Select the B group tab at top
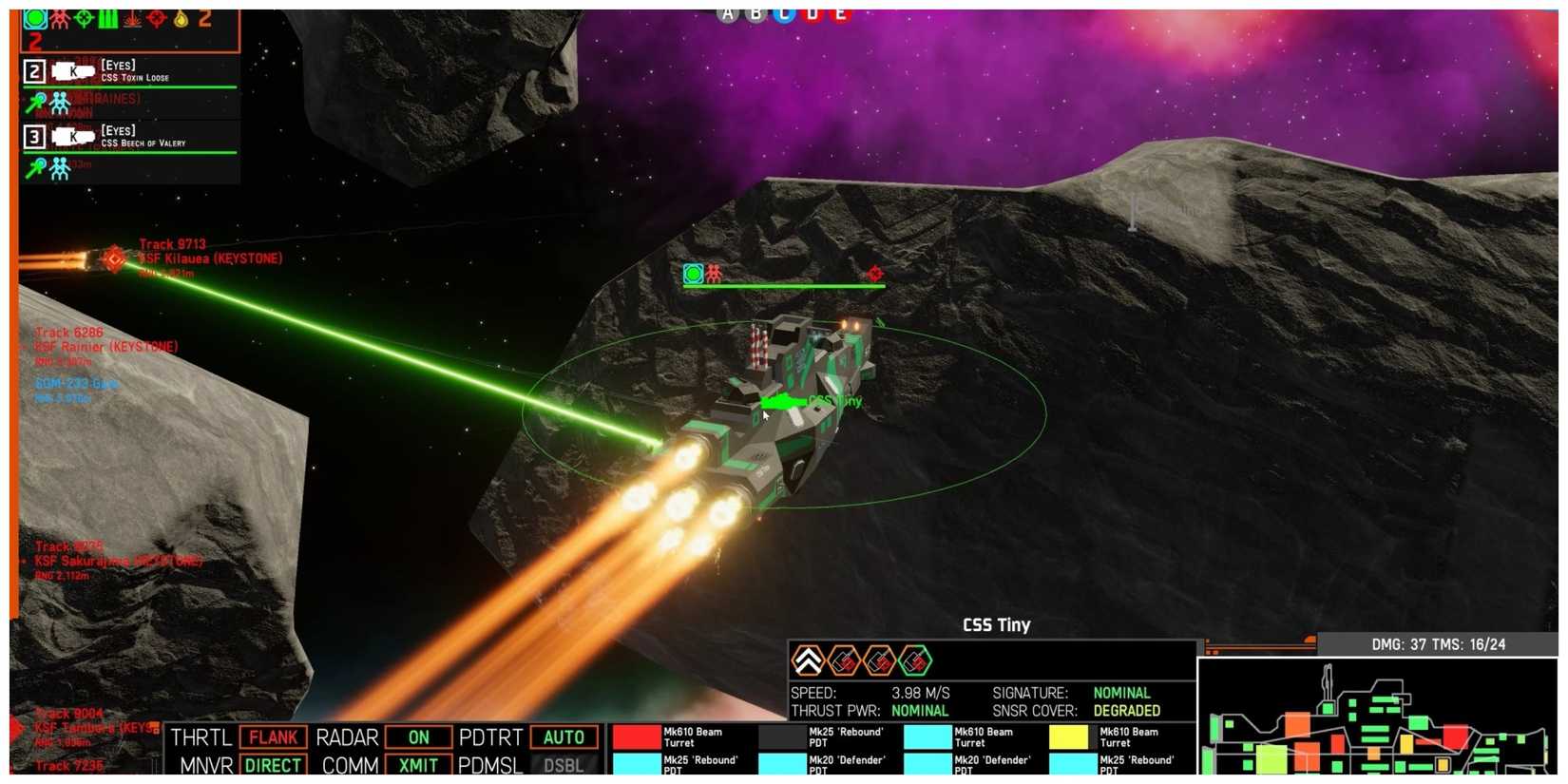Screen dimensions: 1568x784 pos(753,13)
